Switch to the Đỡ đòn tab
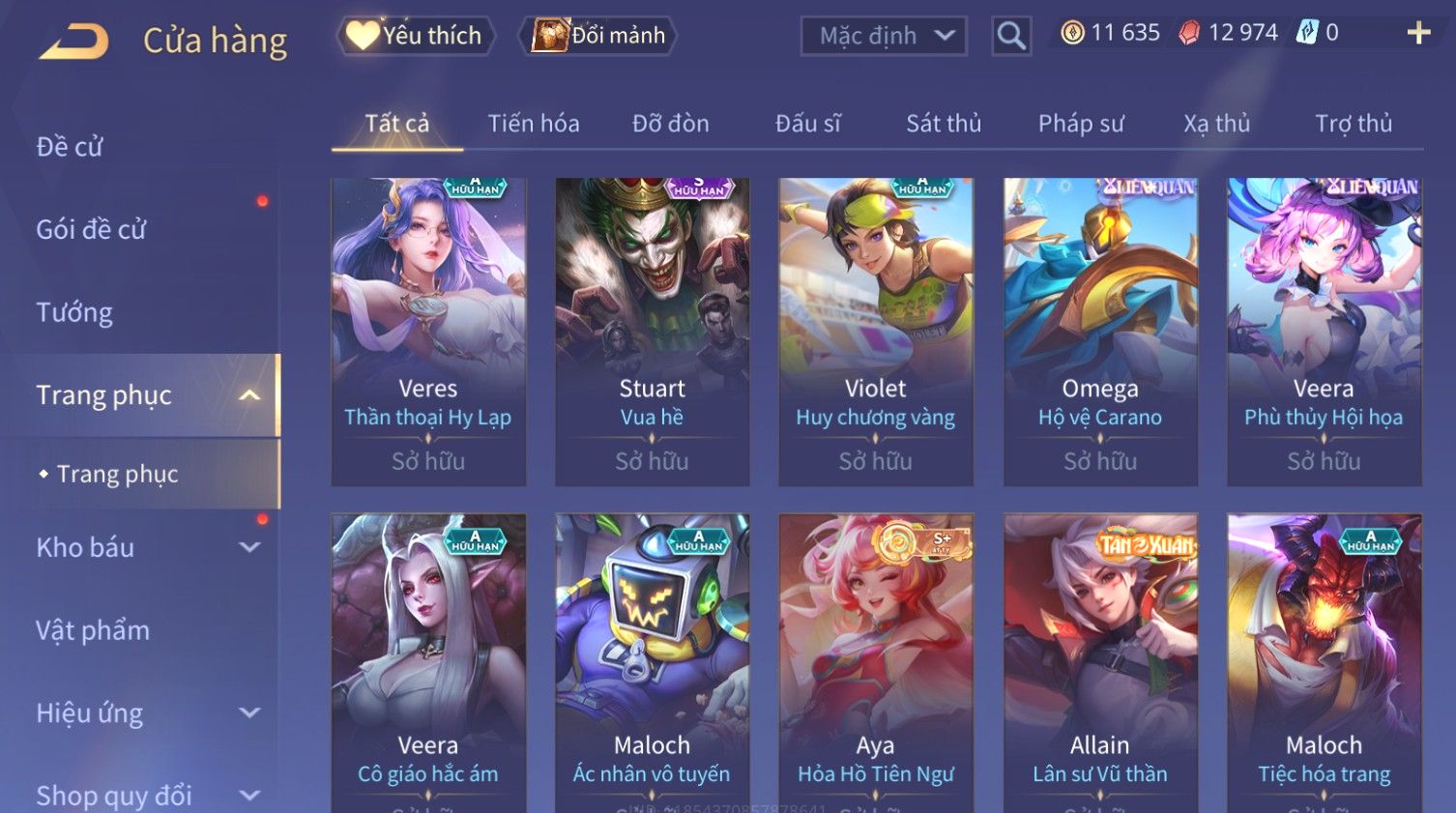This screenshot has height=813, width=1456. pyautogui.click(x=670, y=124)
